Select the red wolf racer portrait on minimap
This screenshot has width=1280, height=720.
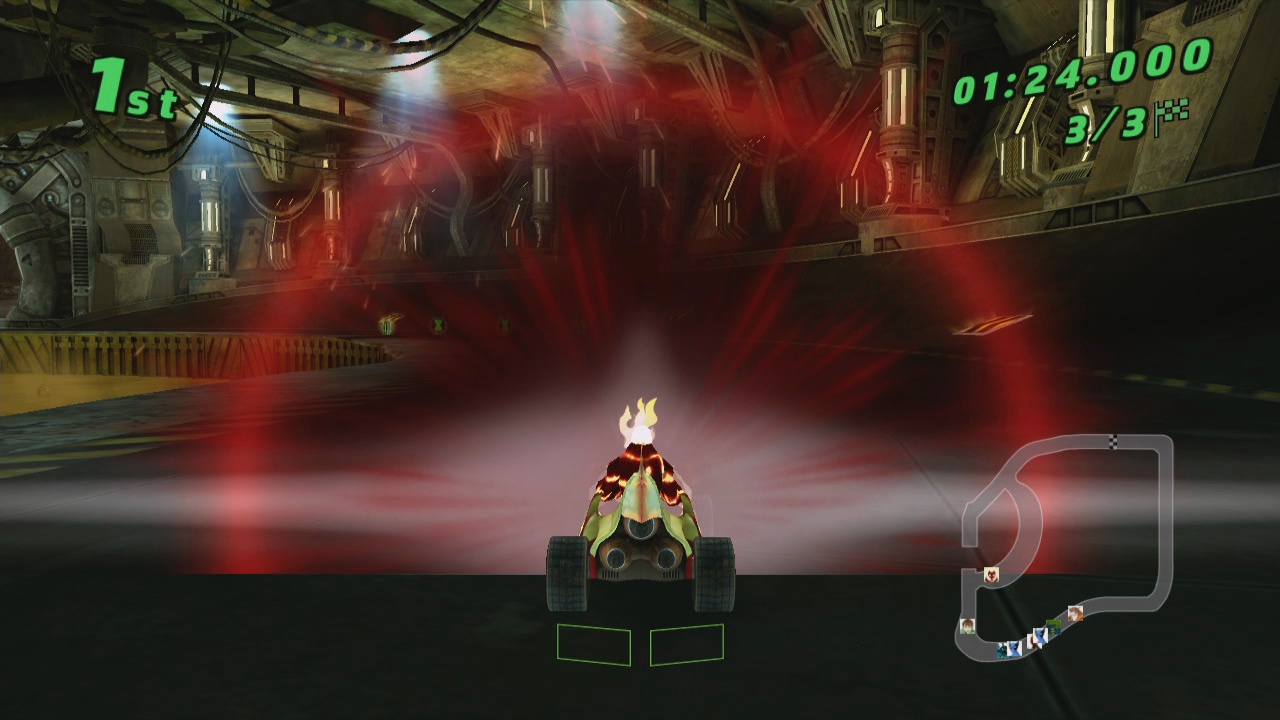point(992,574)
